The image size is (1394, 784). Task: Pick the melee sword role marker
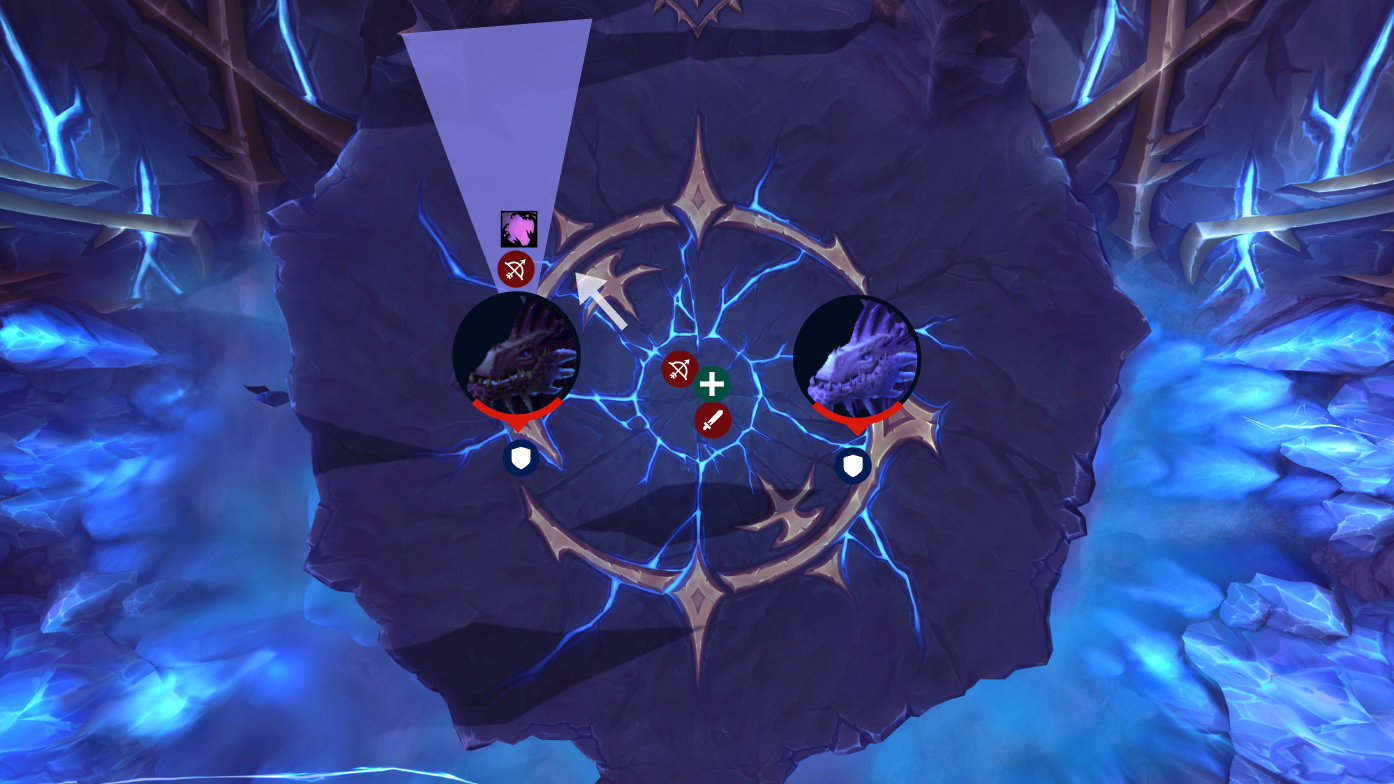coord(712,420)
